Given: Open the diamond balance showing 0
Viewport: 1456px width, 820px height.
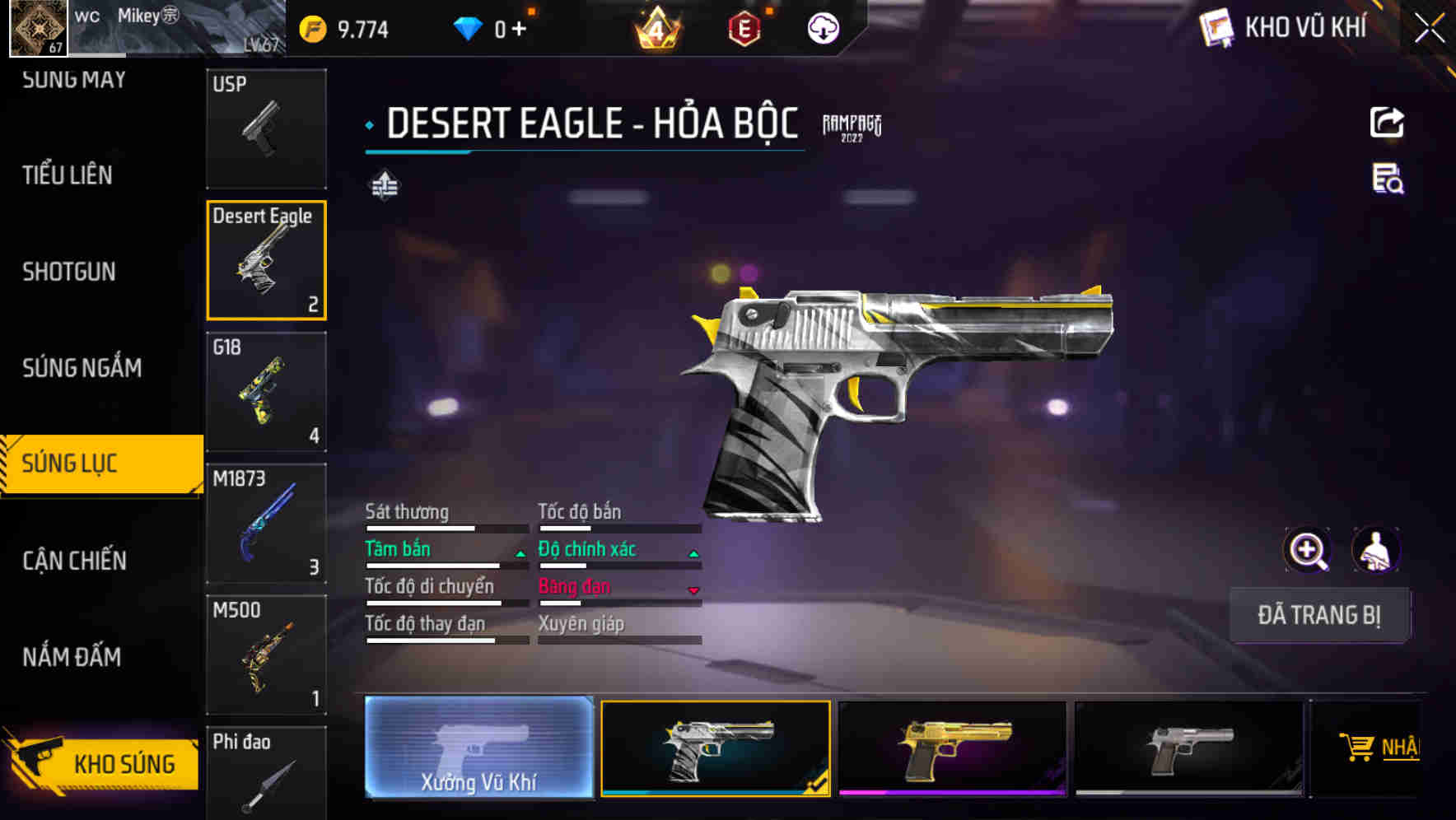Looking at the screenshot, I should (x=492, y=27).
